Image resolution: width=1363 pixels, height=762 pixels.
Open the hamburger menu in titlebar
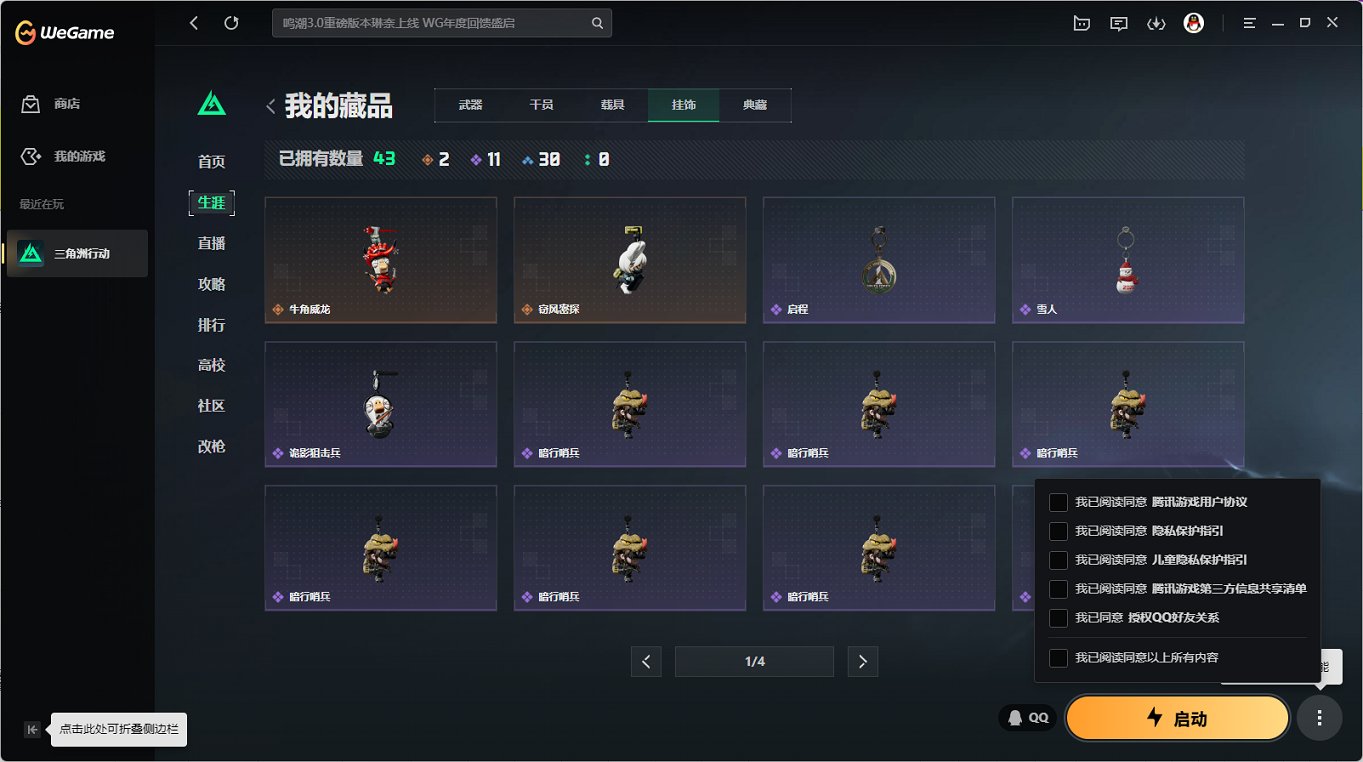click(x=1248, y=22)
